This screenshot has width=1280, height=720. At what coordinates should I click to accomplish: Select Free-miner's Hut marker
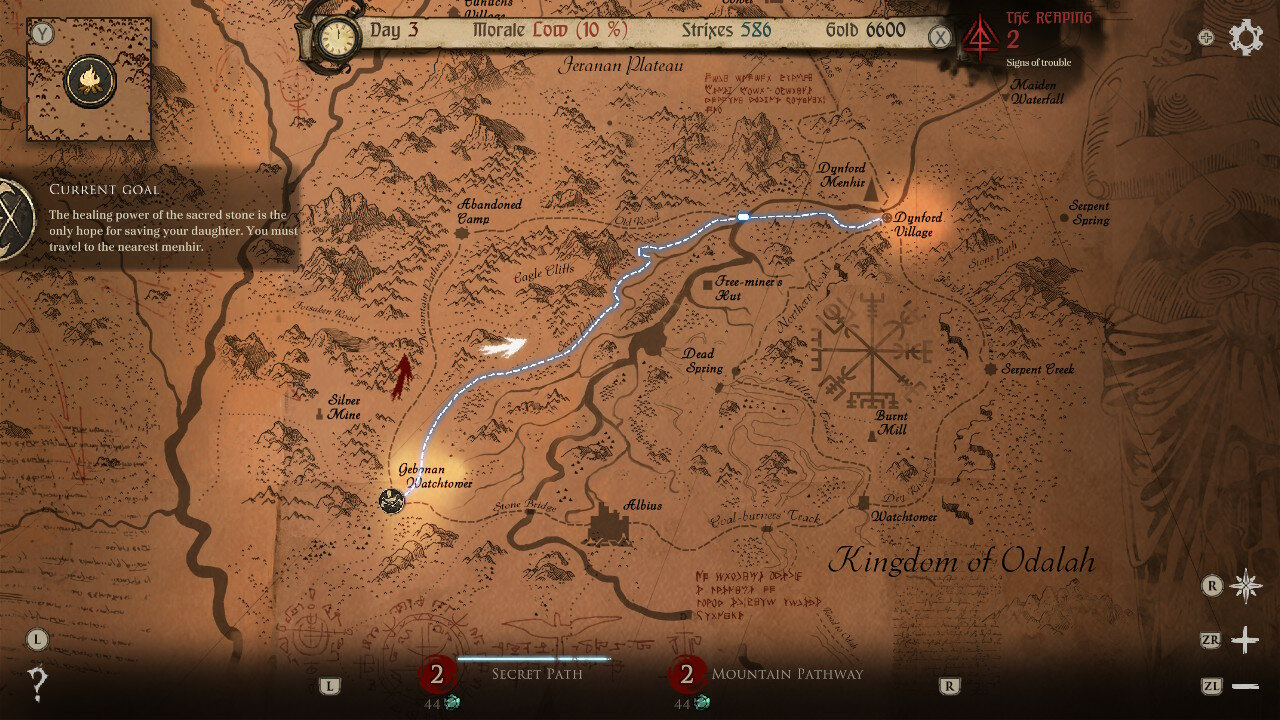[707, 285]
